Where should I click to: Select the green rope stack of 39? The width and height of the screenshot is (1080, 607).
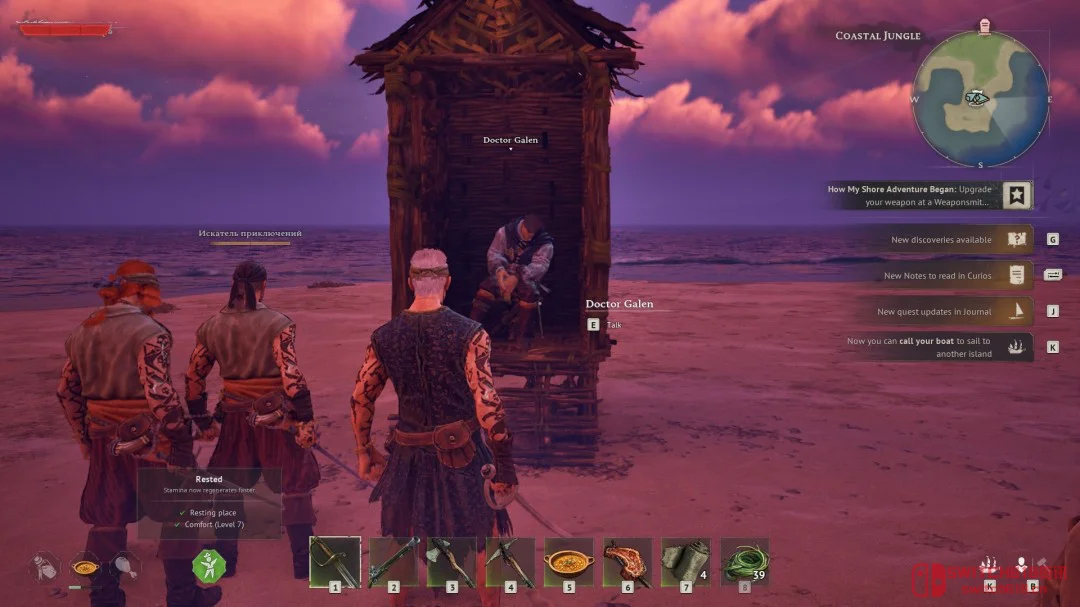coord(745,562)
